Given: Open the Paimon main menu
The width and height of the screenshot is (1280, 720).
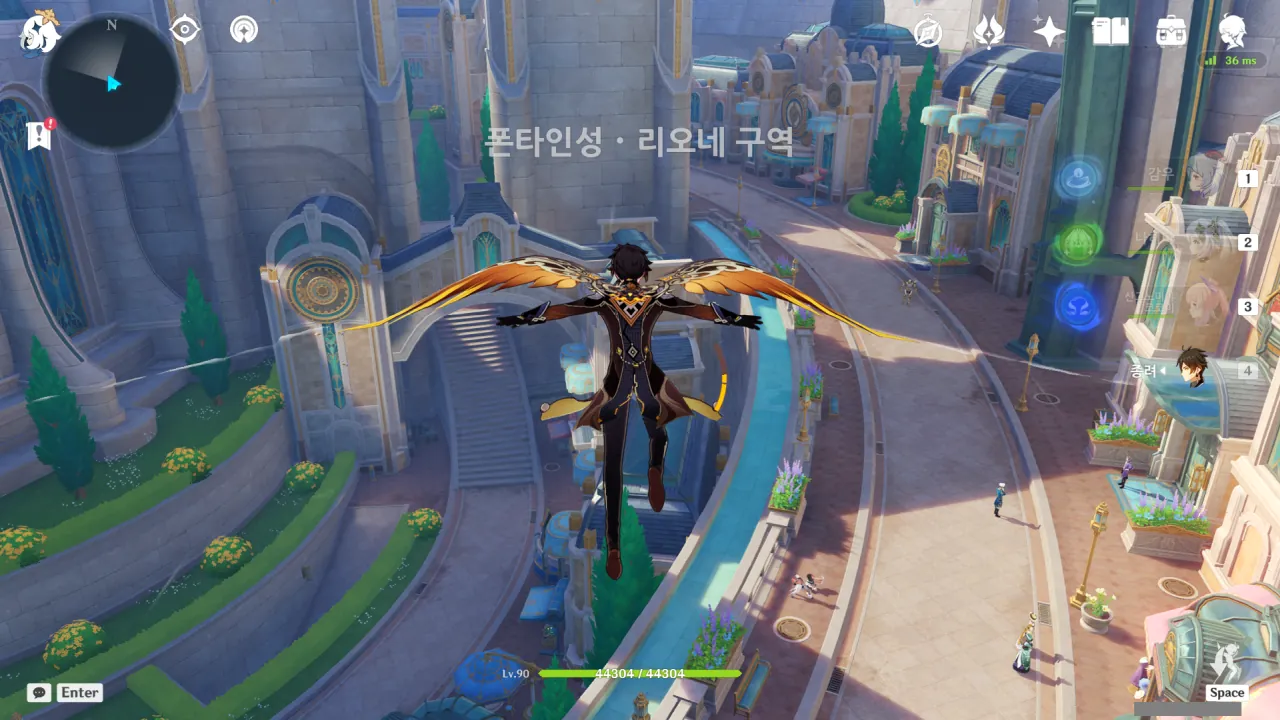Looking at the screenshot, I should point(40,32).
